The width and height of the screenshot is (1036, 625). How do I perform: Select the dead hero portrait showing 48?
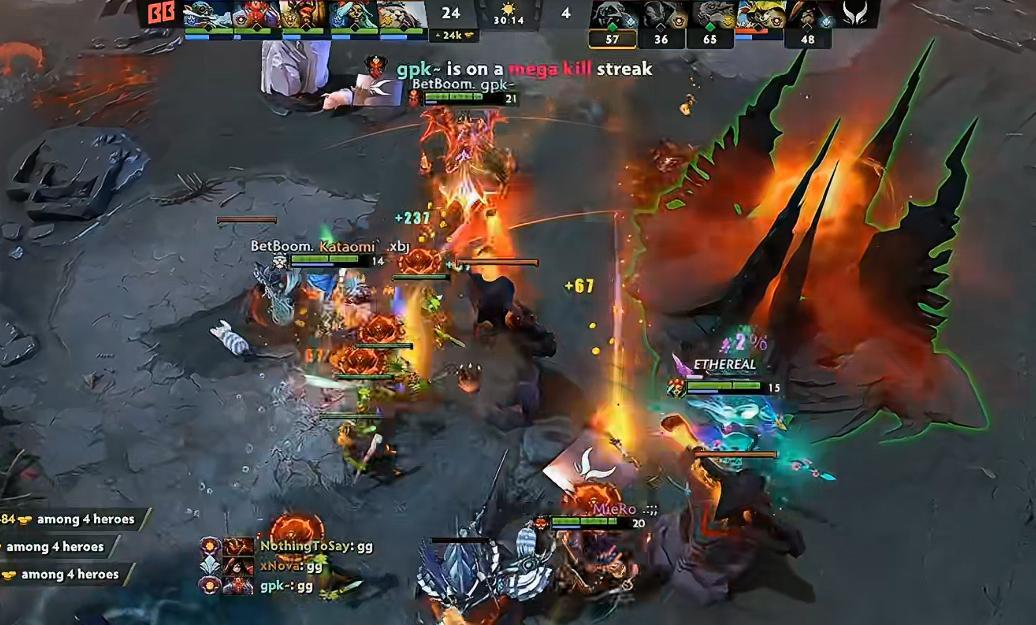pyautogui.click(x=809, y=16)
